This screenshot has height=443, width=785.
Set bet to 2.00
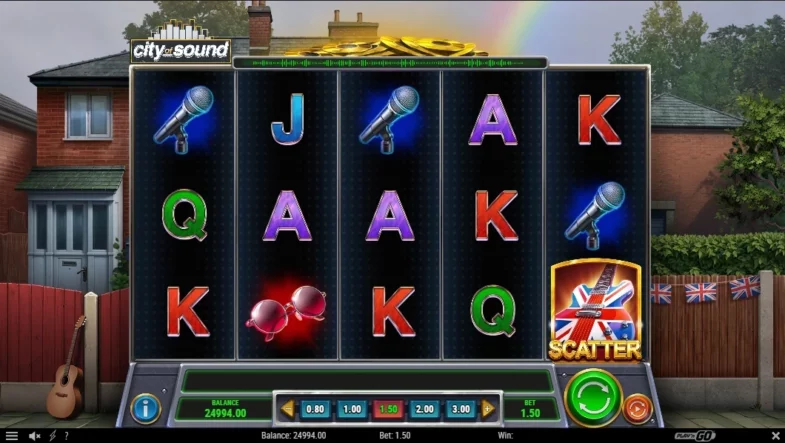(424, 409)
